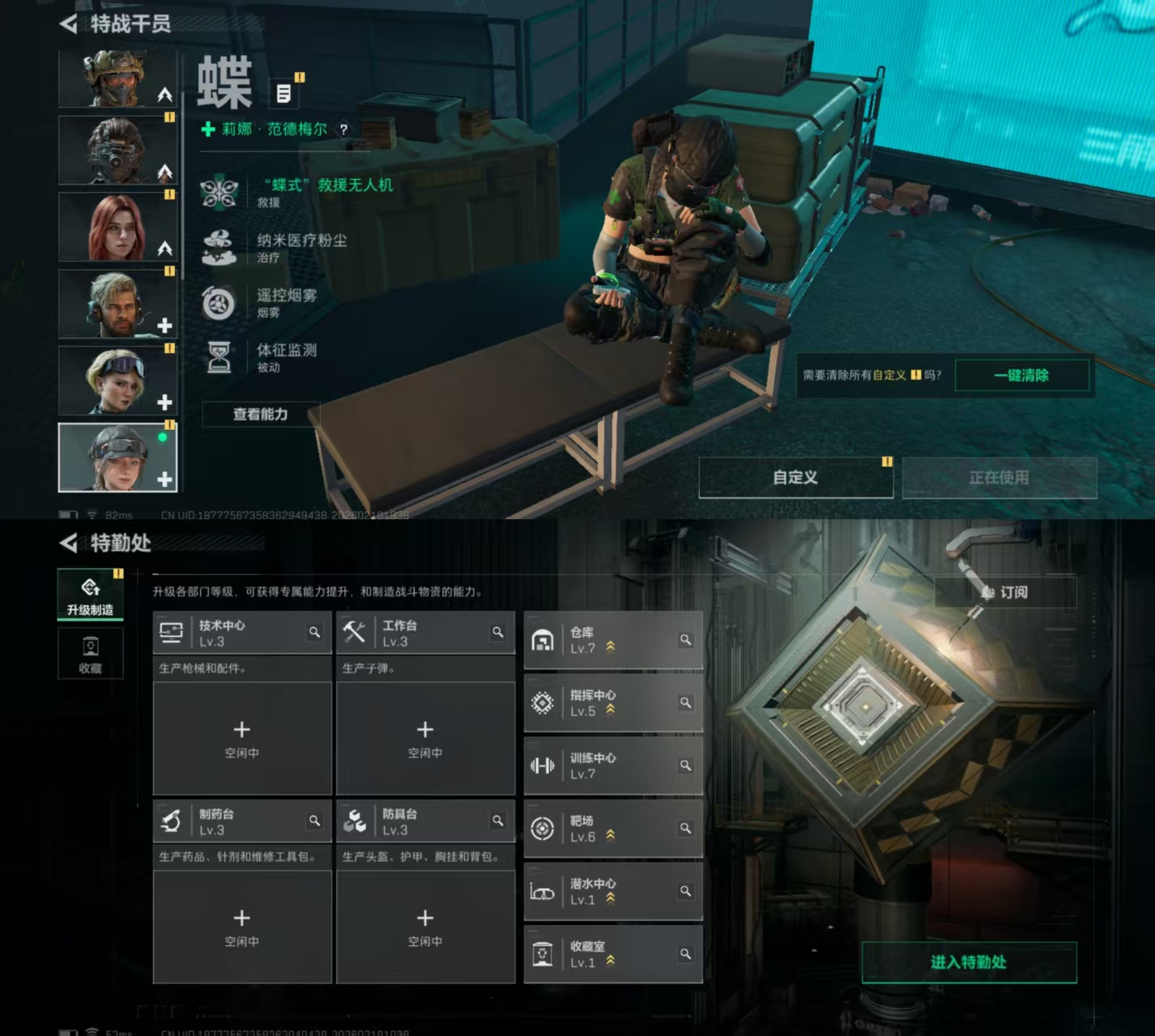The height and width of the screenshot is (1036, 1155).
Task: Open the 仓库 Lv.7 department
Action: pyautogui.click(x=599, y=640)
